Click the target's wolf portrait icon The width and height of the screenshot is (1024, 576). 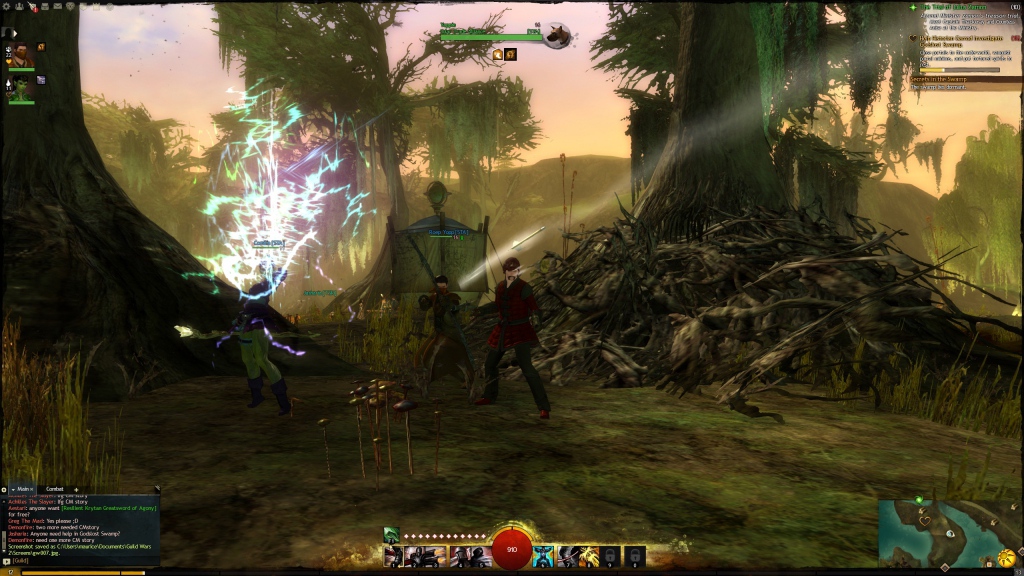pyautogui.click(x=556, y=36)
